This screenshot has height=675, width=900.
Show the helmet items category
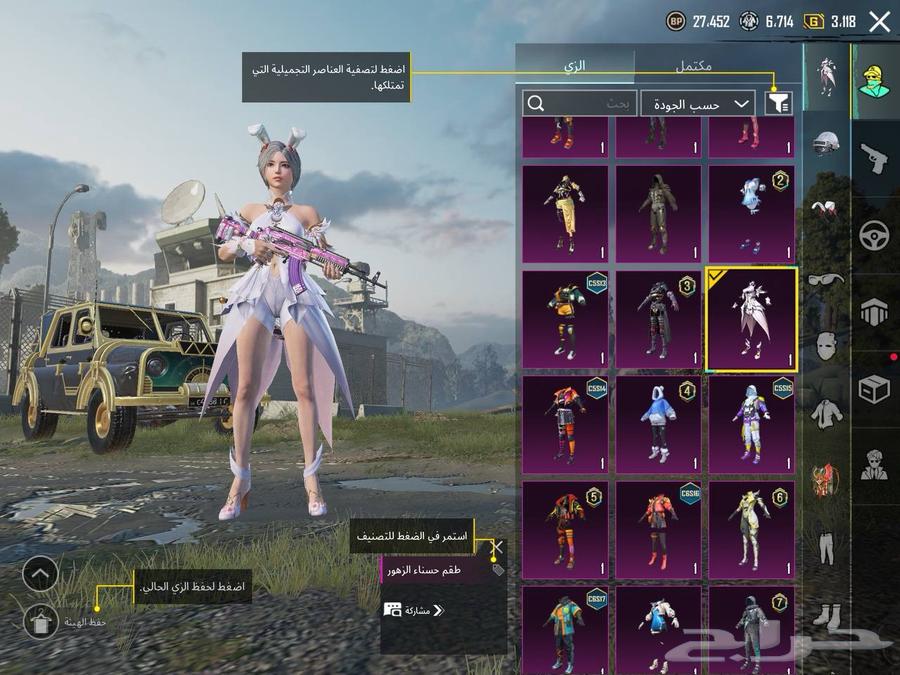click(x=826, y=145)
